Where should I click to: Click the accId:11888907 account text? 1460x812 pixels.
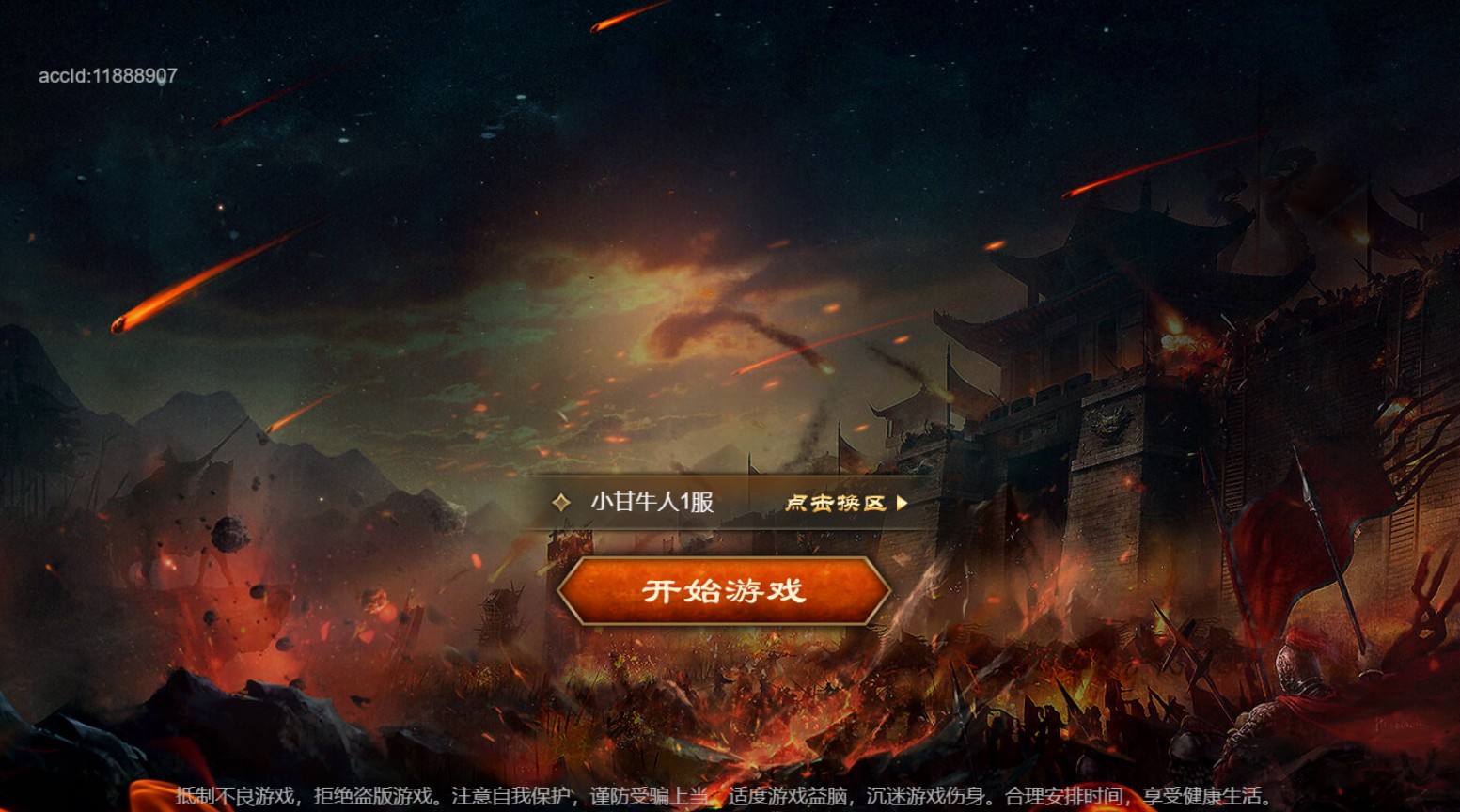pyautogui.click(x=105, y=76)
